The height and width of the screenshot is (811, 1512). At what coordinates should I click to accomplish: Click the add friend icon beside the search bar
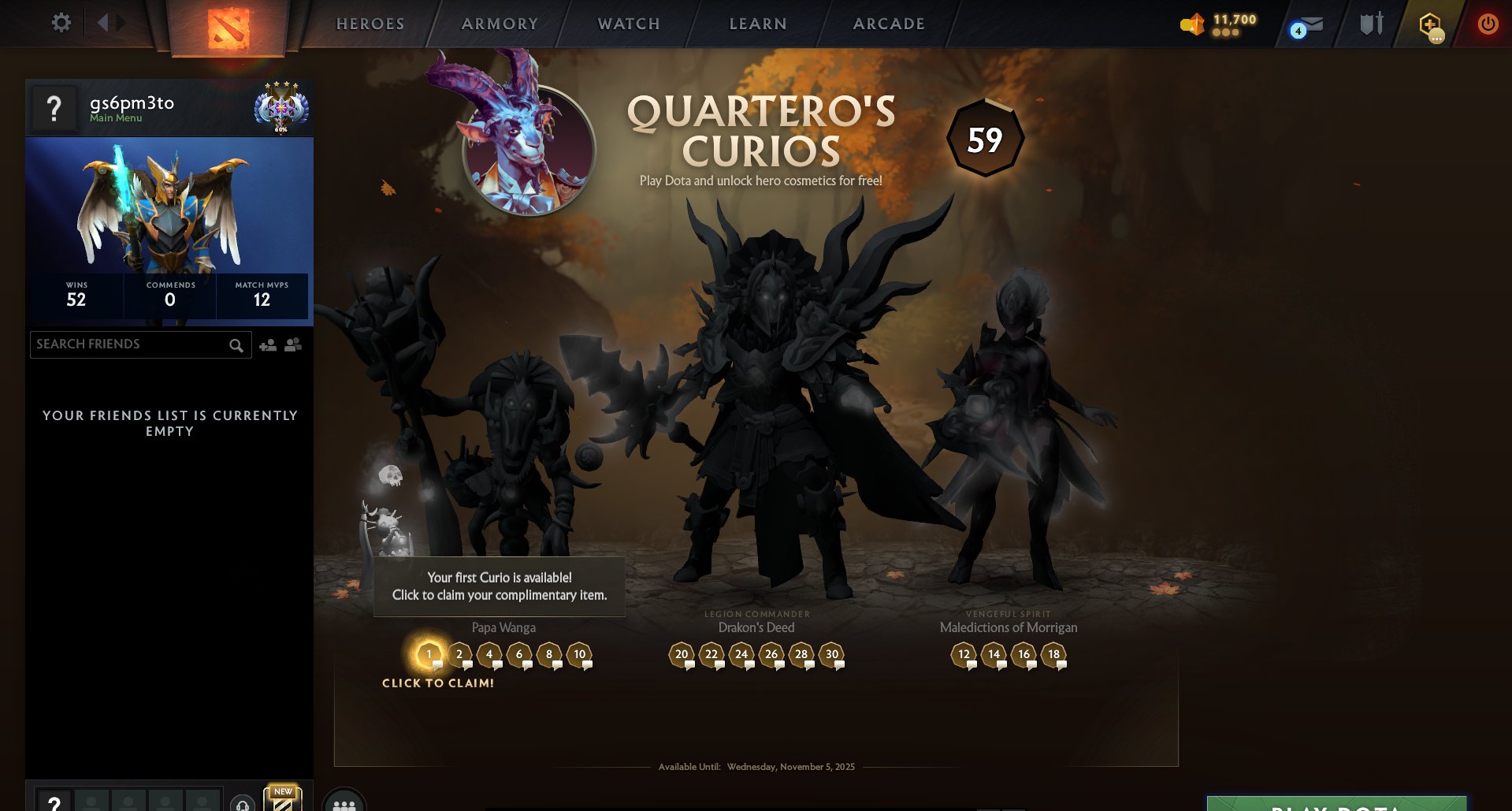(266, 344)
